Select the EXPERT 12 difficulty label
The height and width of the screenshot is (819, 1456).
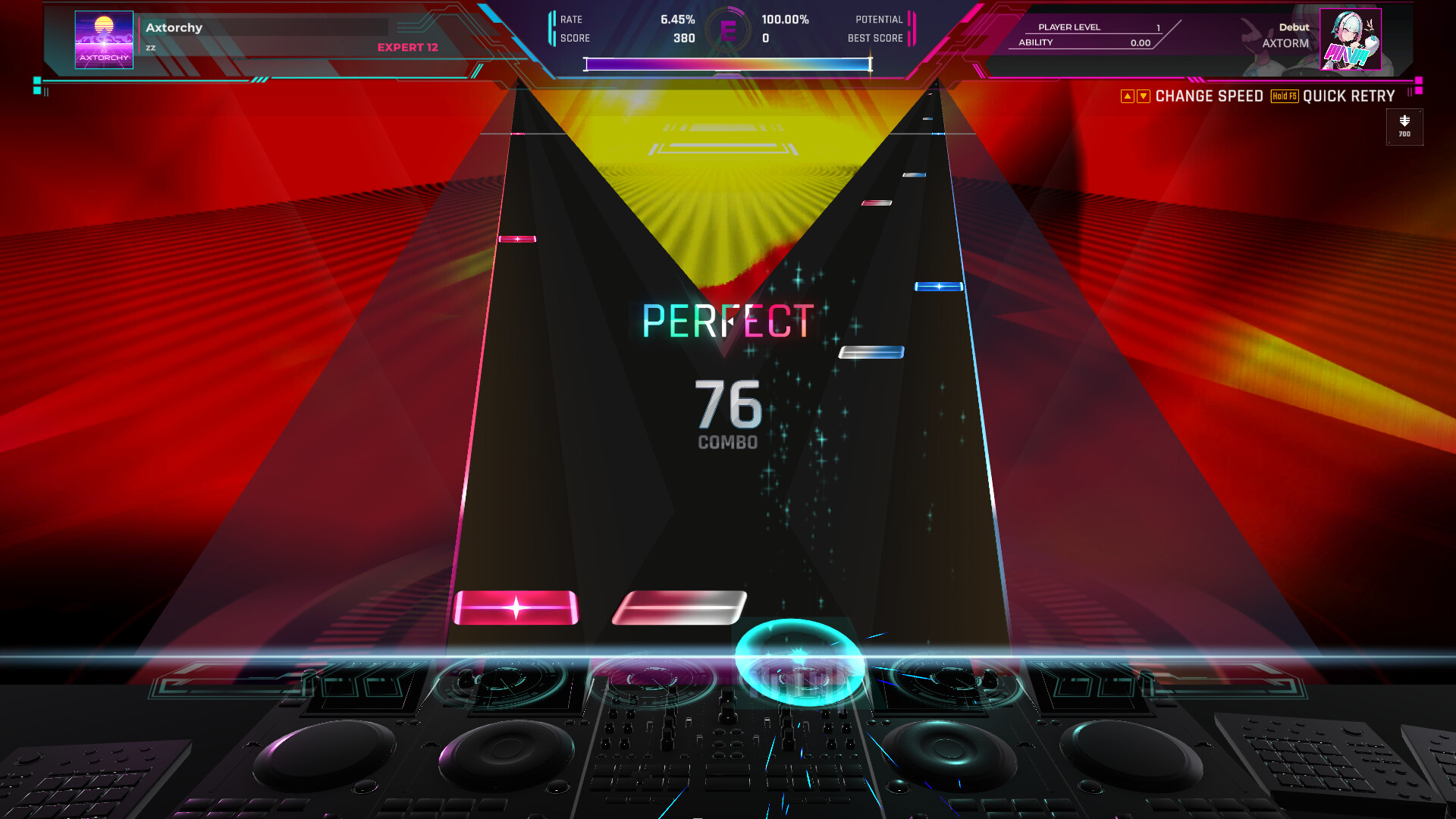click(x=407, y=47)
